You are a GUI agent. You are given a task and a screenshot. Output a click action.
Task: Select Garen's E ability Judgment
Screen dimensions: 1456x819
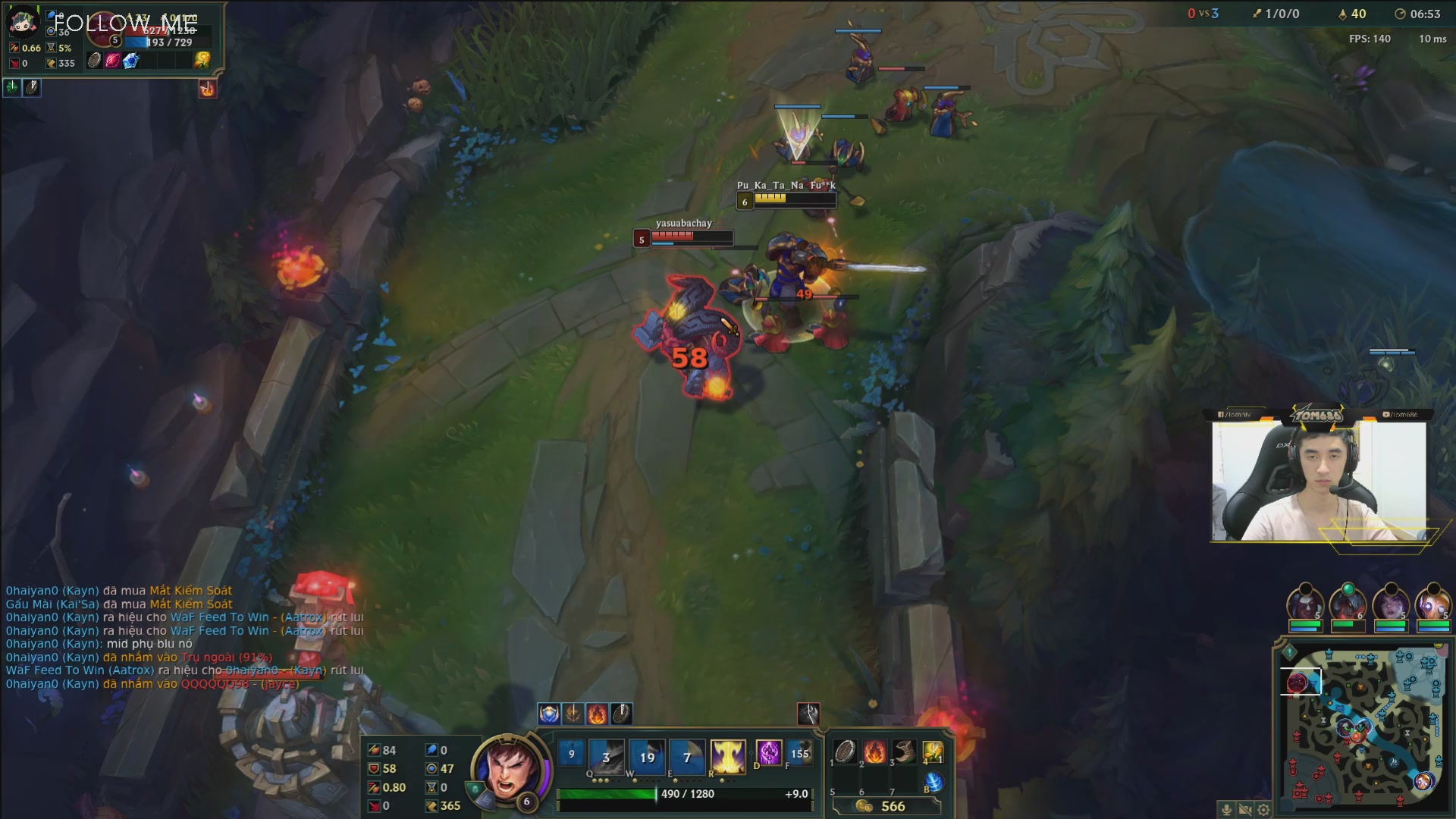(x=687, y=755)
